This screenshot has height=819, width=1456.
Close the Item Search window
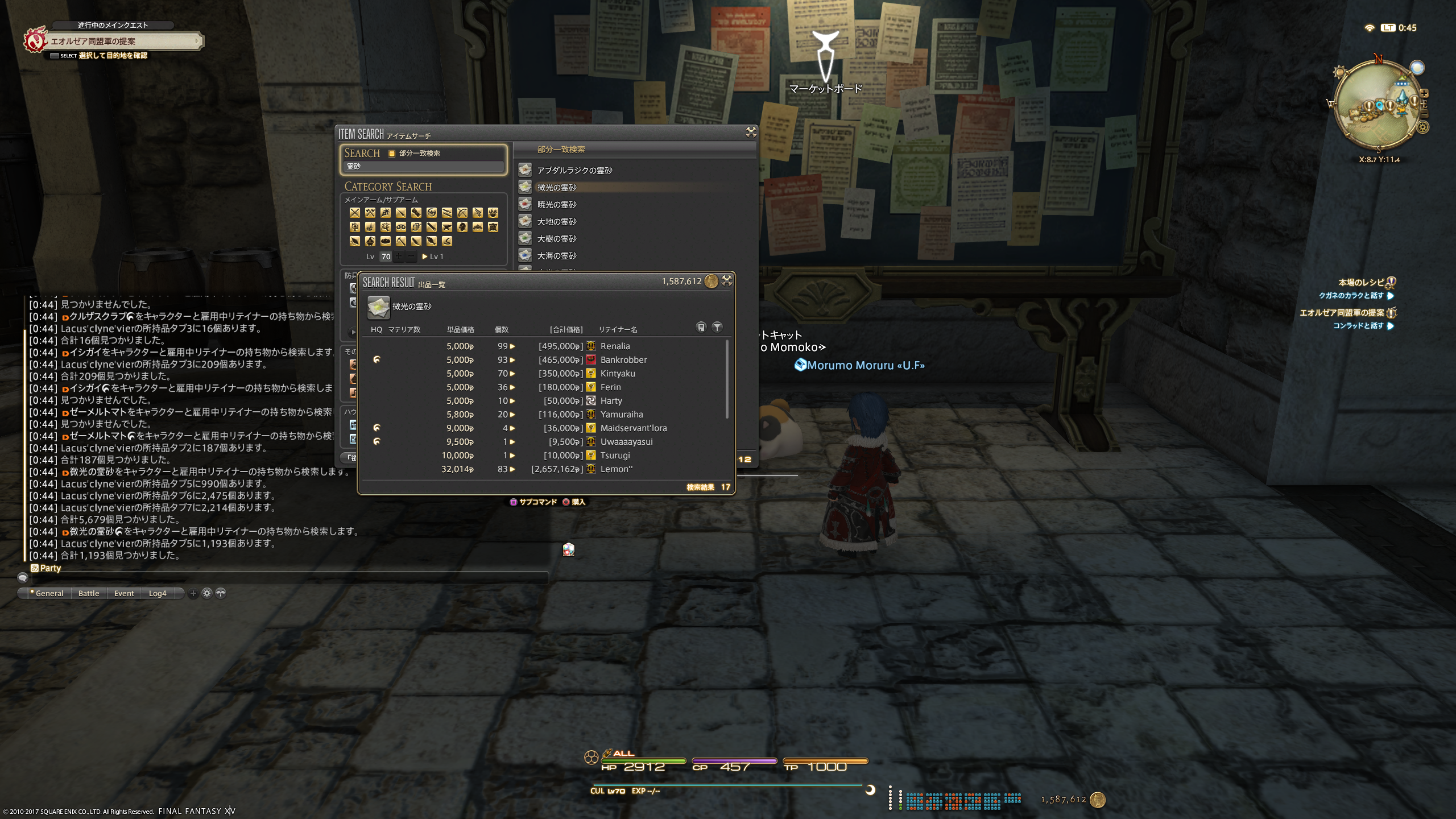click(x=751, y=133)
